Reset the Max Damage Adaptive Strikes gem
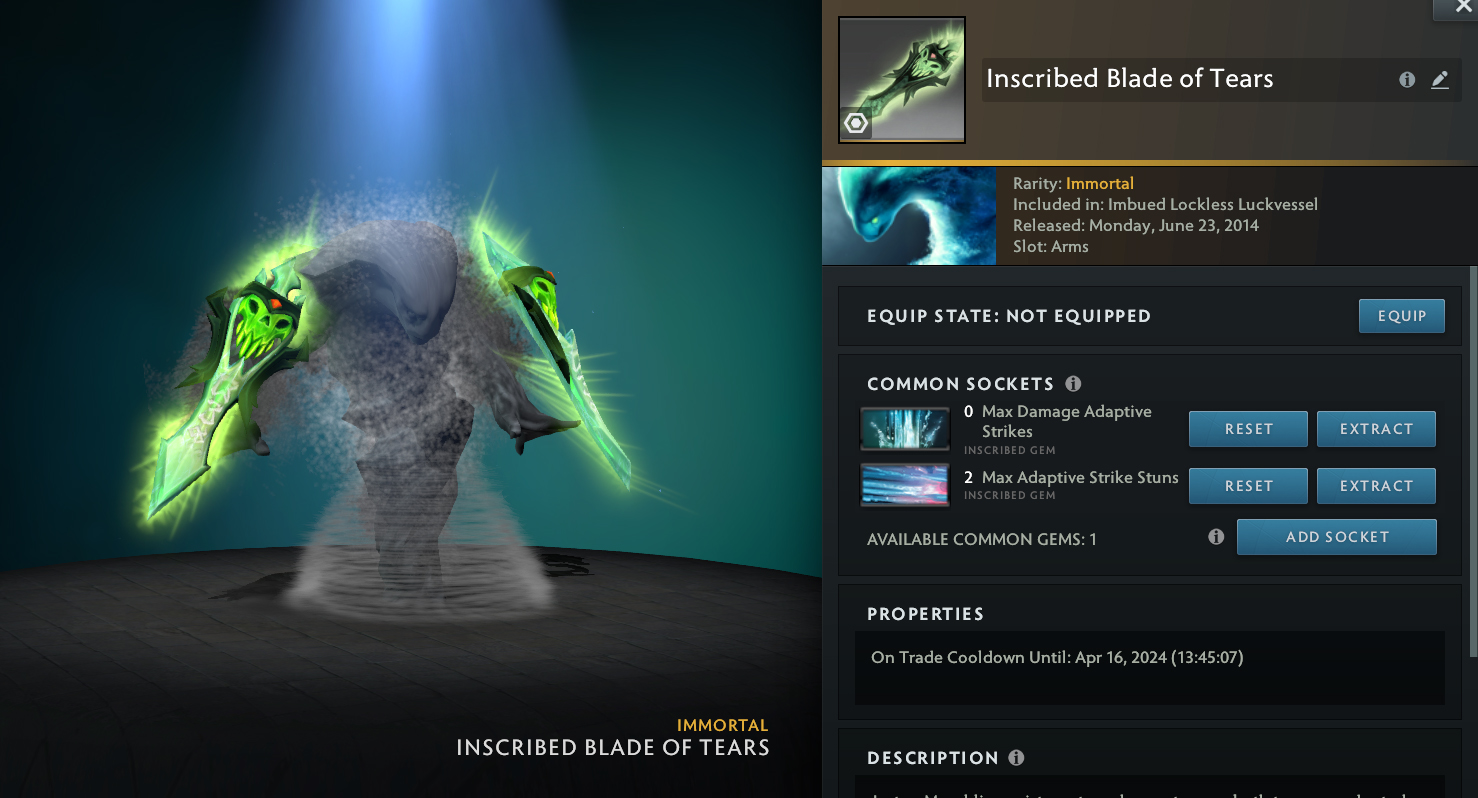The image size is (1478, 798). pyautogui.click(x=1248, y=429)
